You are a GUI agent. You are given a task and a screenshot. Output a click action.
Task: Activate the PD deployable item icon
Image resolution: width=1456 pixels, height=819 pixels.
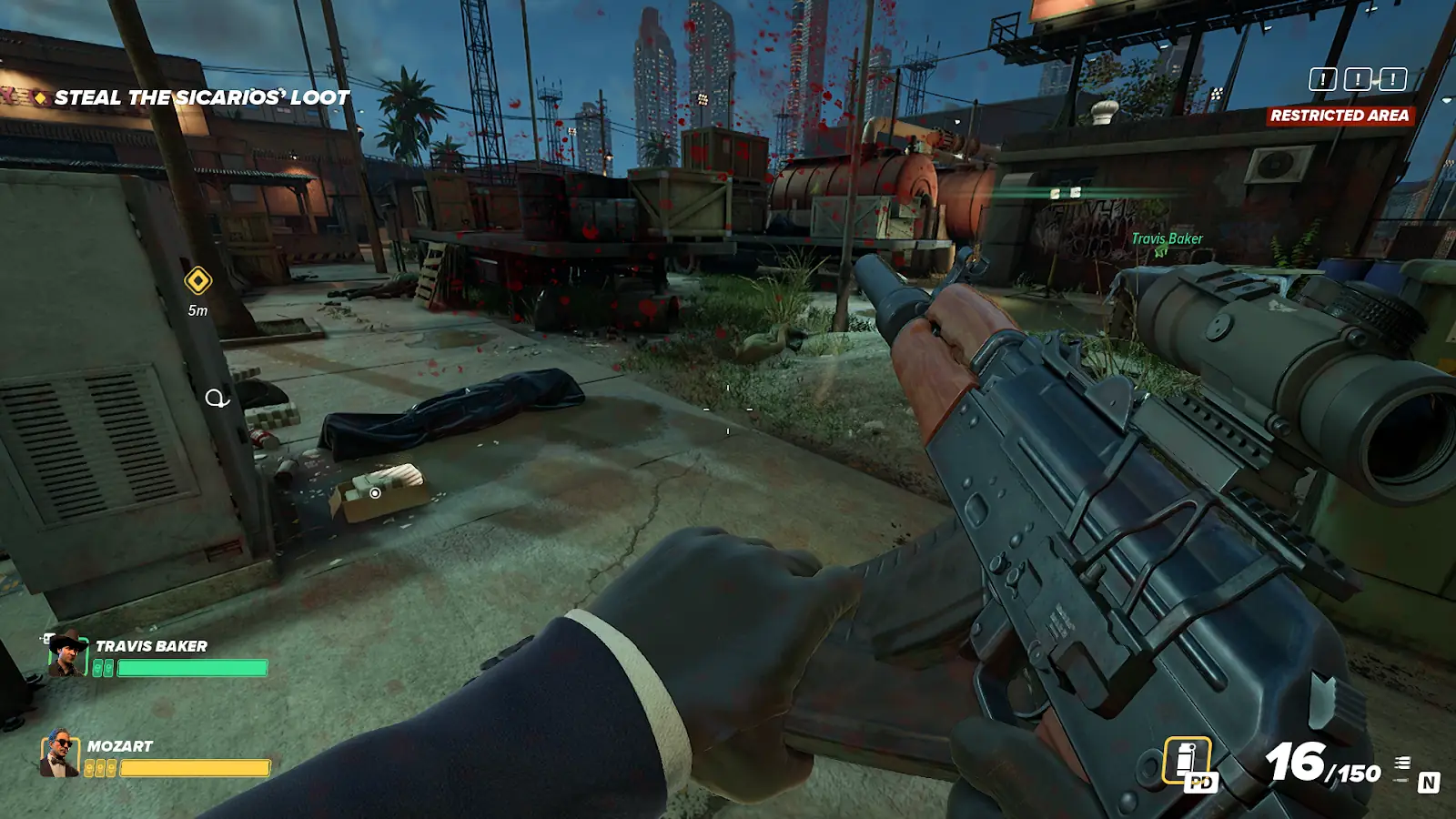click(x=1189, y=763)
